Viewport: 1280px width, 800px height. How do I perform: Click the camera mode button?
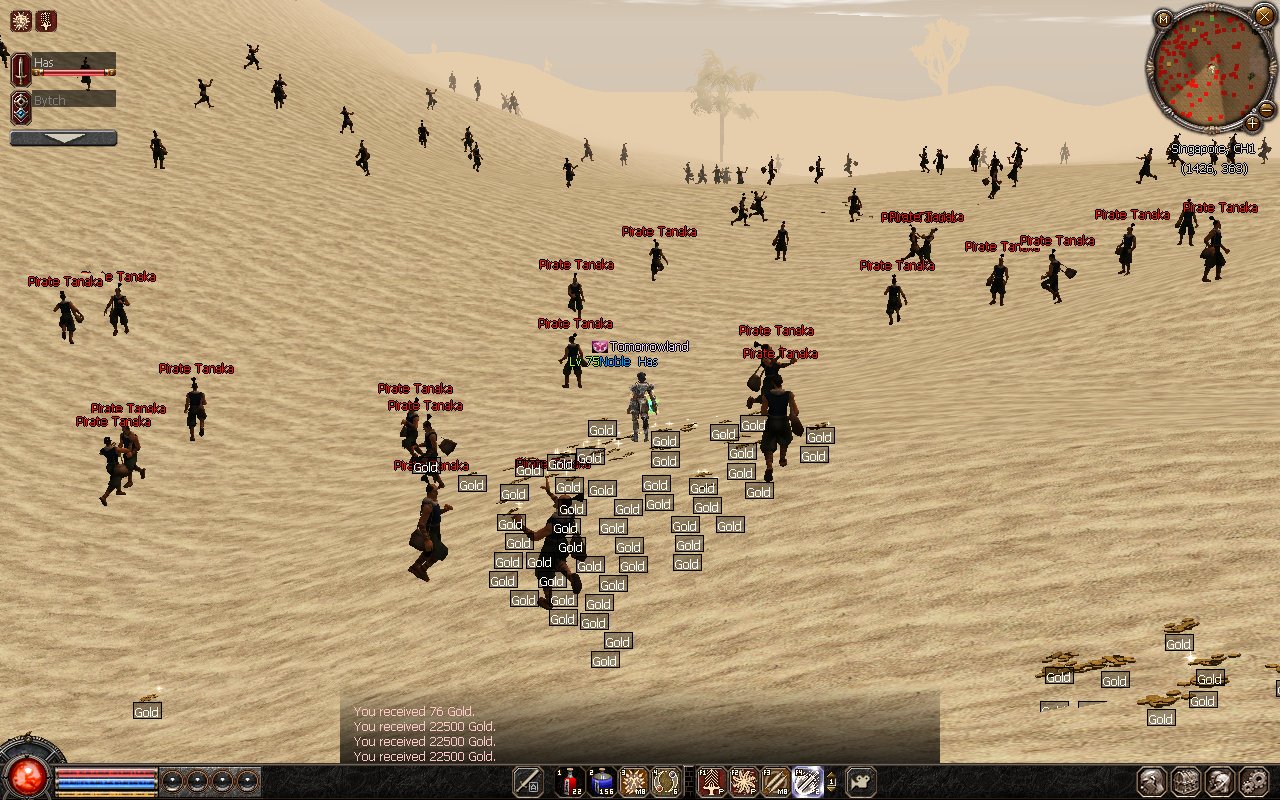click(x=861, y=781)
